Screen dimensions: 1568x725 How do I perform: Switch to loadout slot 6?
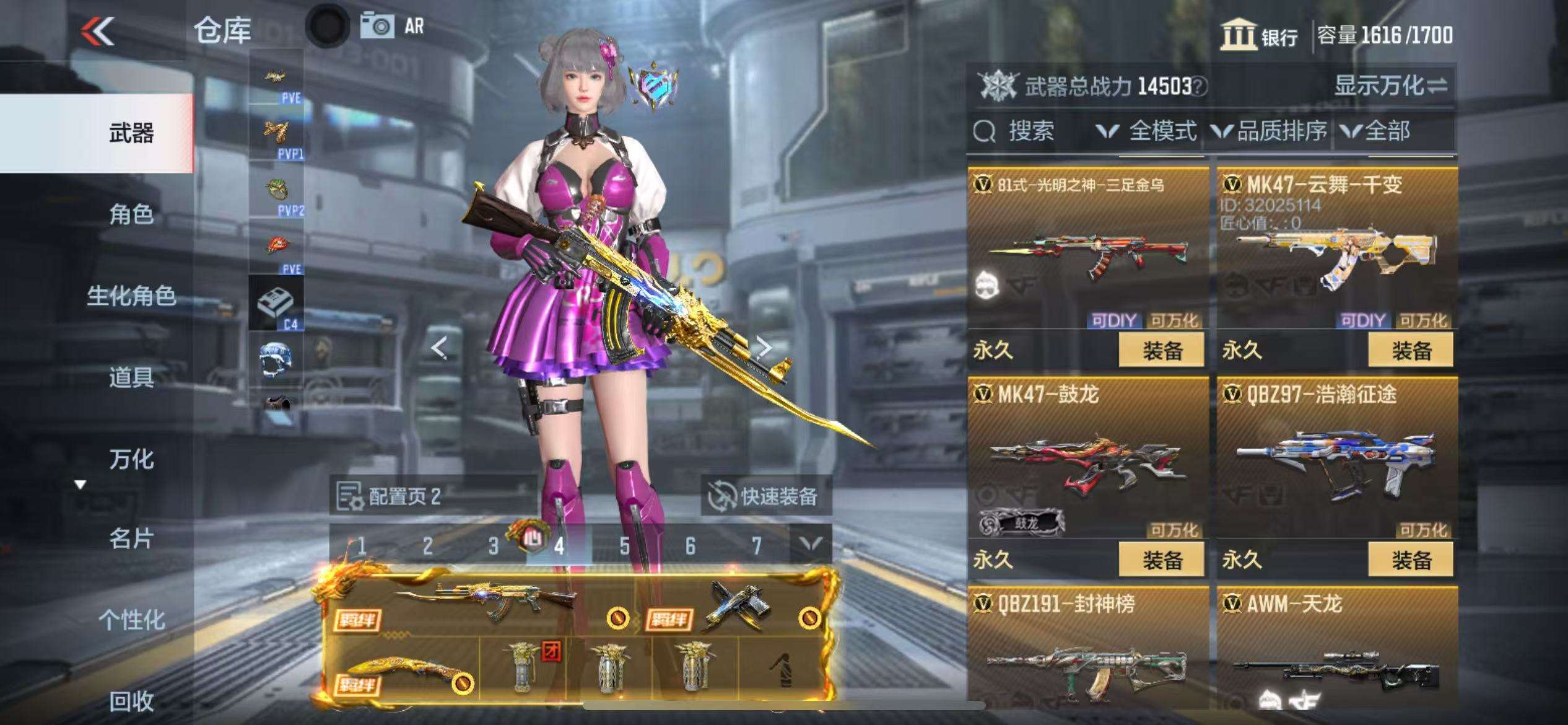coord(690,546)
